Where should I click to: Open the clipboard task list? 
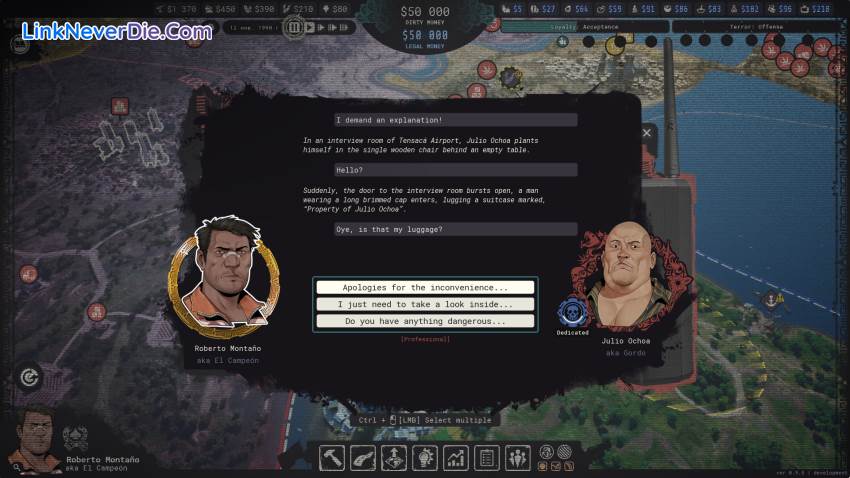pos(487,457)
